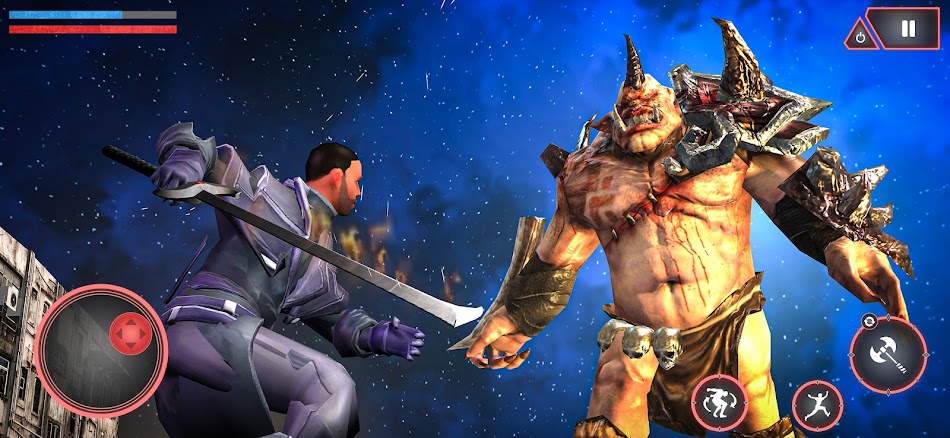Activate the jump action button

[x=817, y=406]
